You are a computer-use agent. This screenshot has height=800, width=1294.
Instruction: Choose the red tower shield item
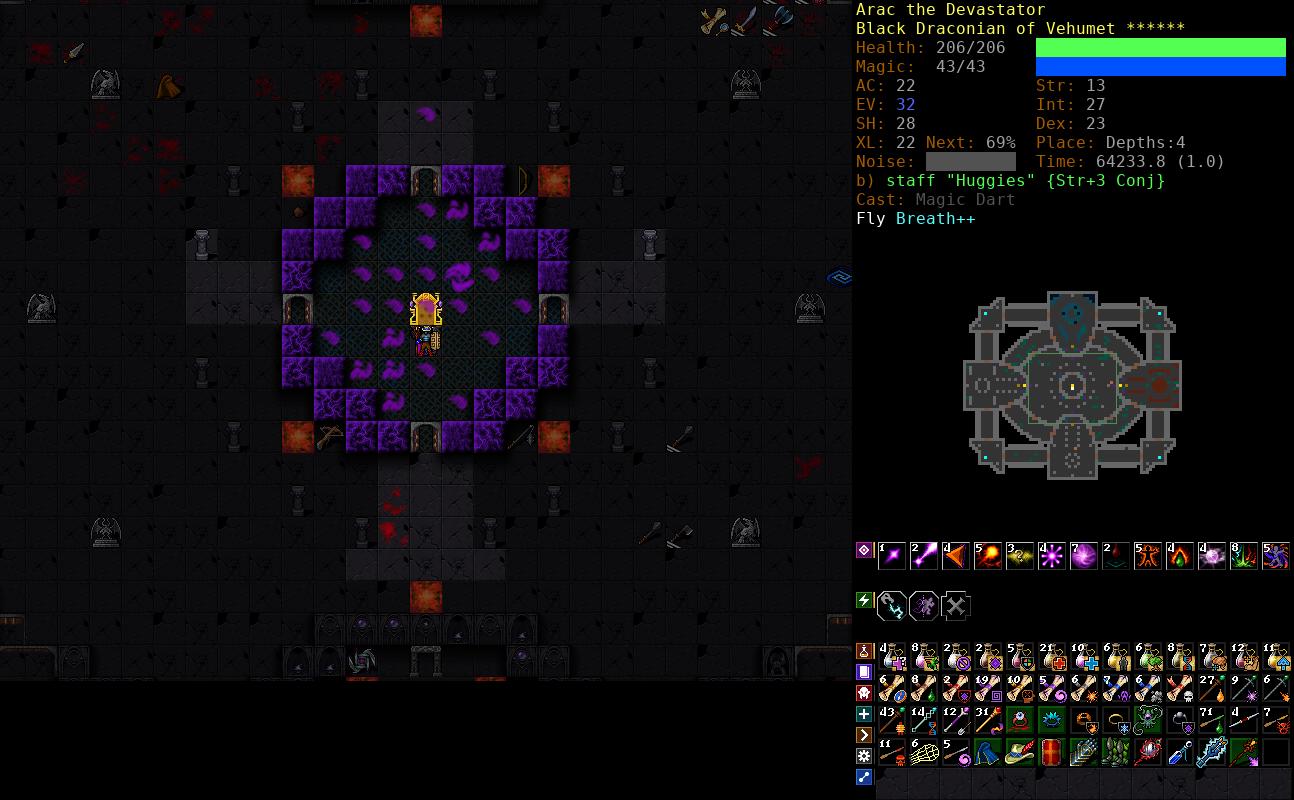coord(1052,752)
